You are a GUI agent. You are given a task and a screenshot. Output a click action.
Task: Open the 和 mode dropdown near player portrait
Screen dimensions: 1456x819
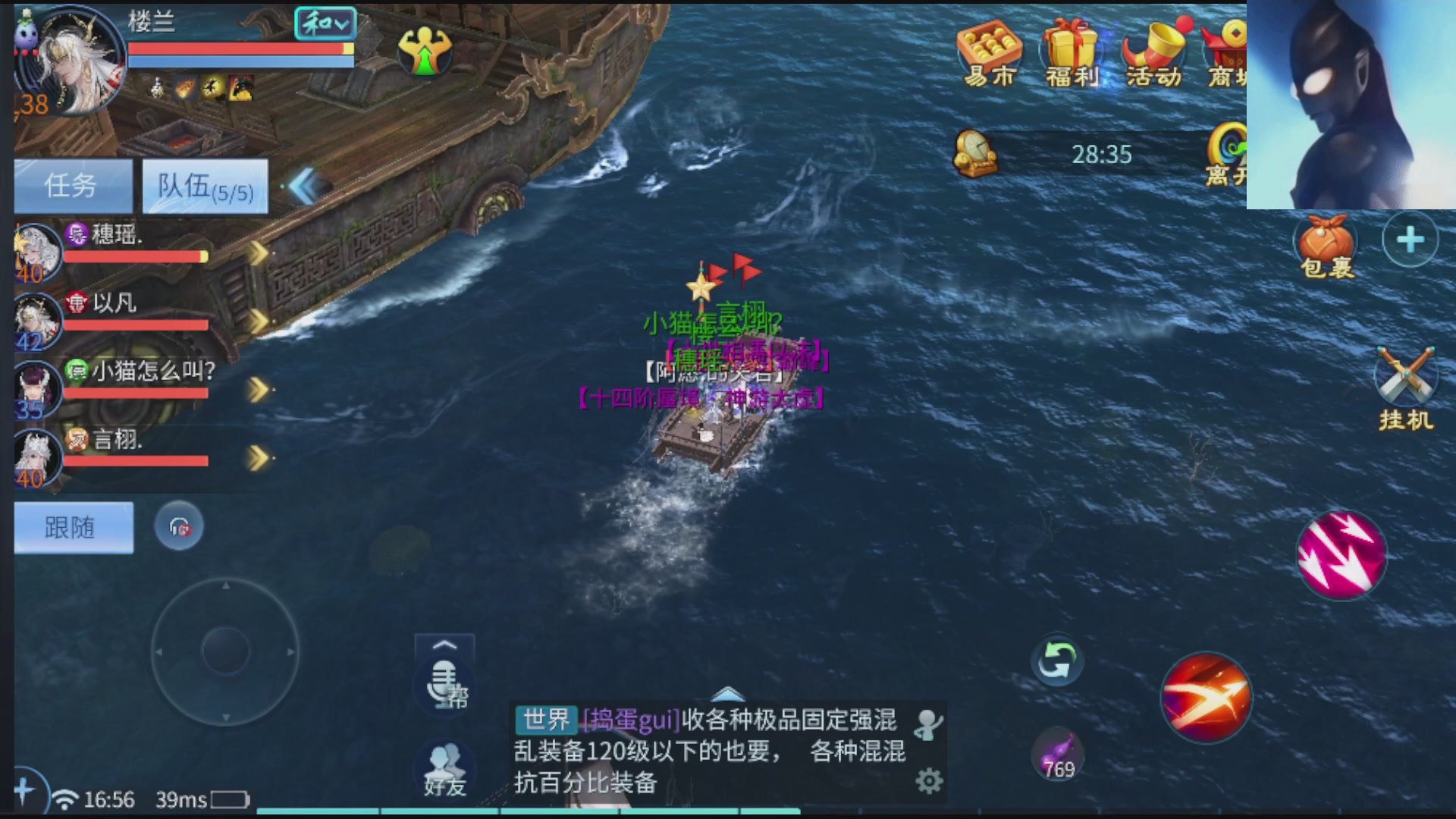pos(326,25)
